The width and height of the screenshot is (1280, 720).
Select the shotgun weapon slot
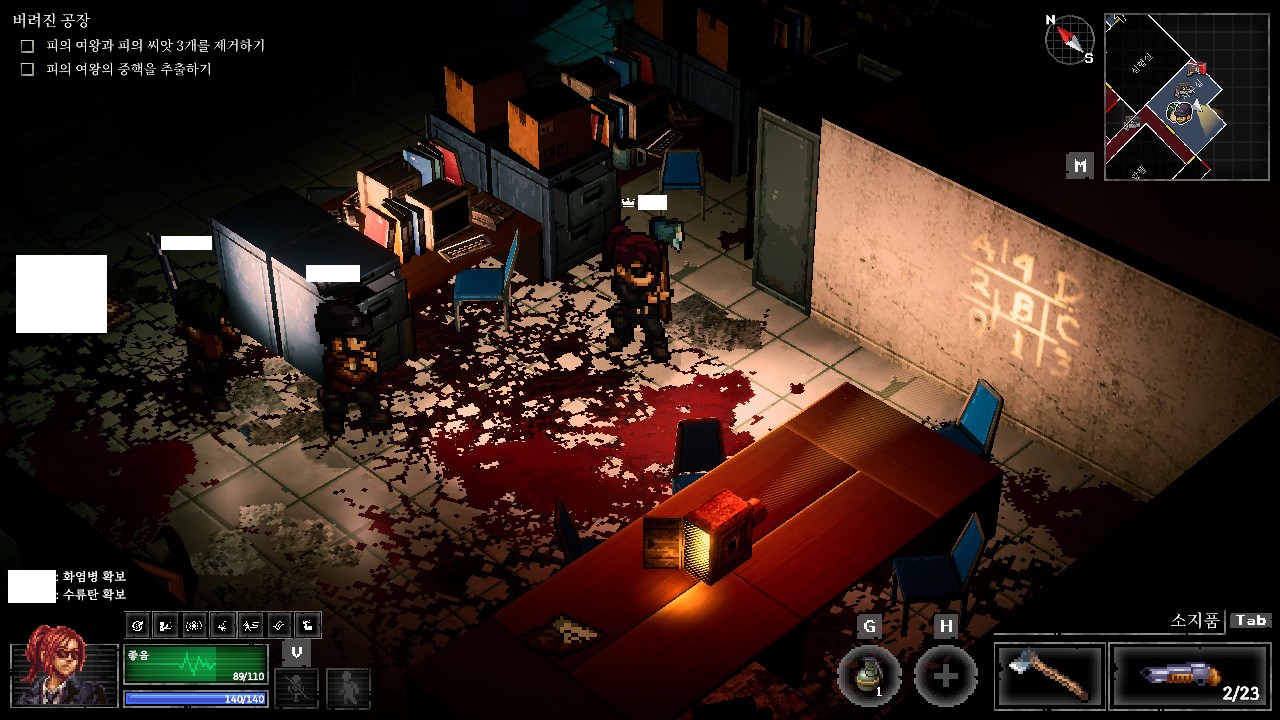pyautogui.click(x=1189, y=675)
